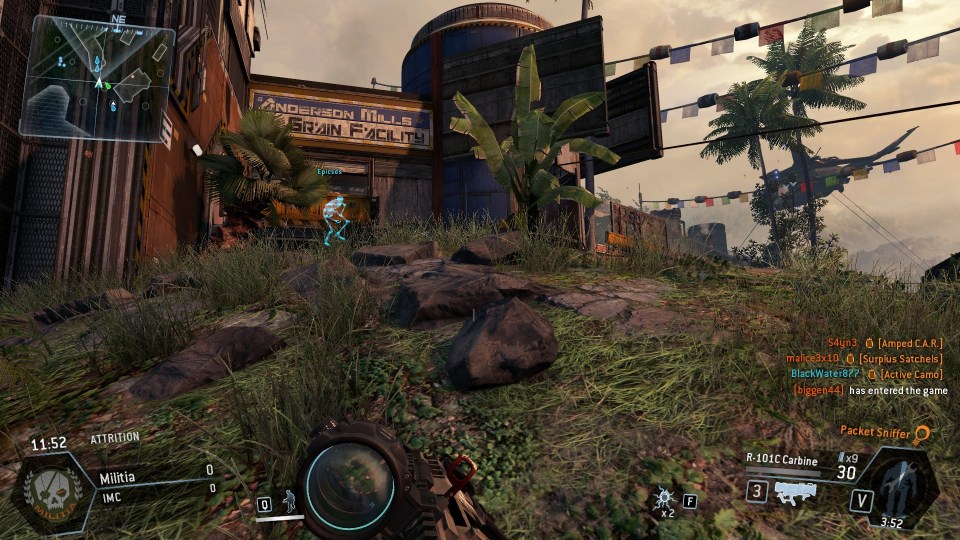
Task: Click the minimap radar display
Action: point(98,79)
